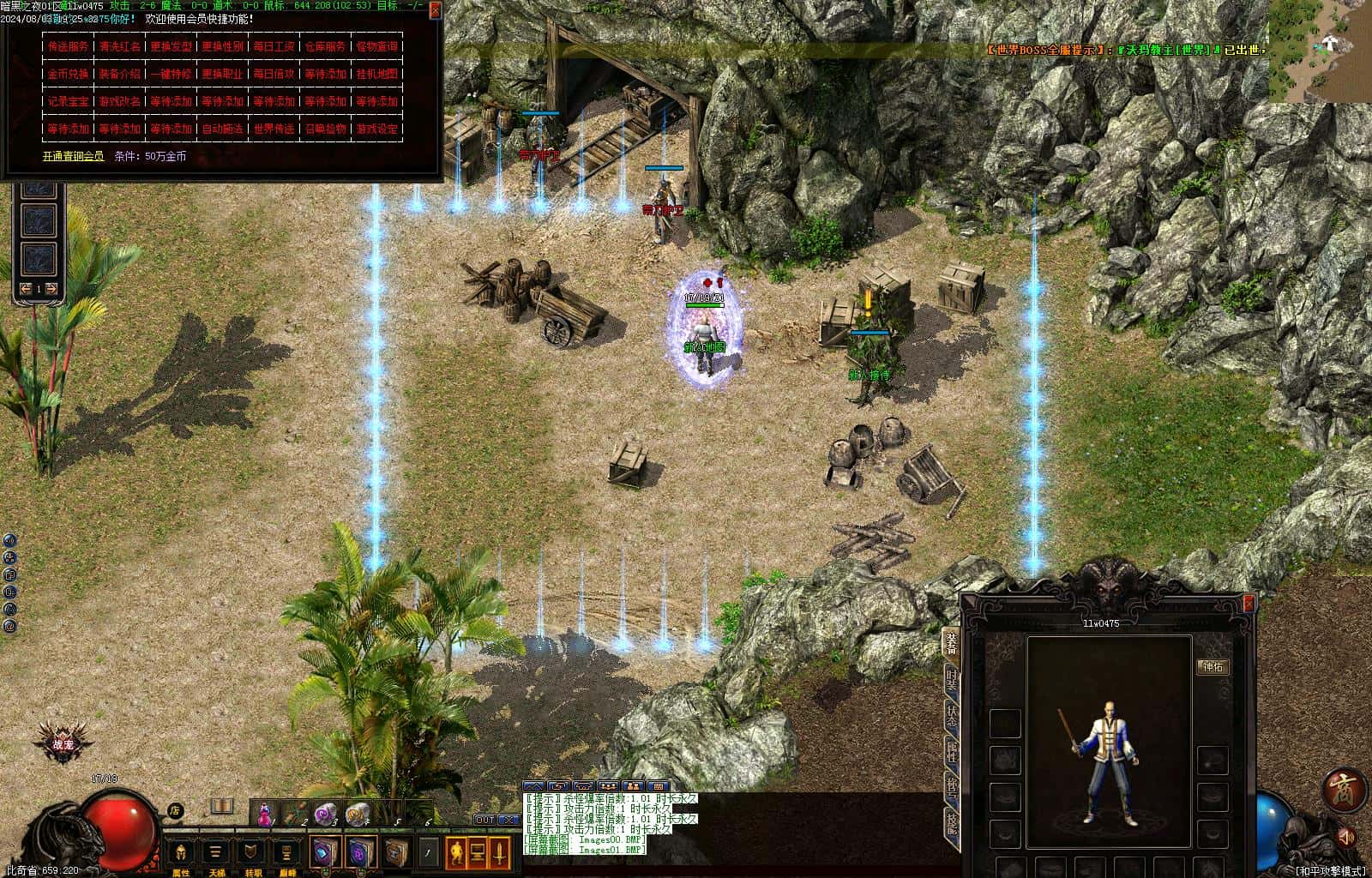Click the 神佑 button in character panel

coord(1213,666)
